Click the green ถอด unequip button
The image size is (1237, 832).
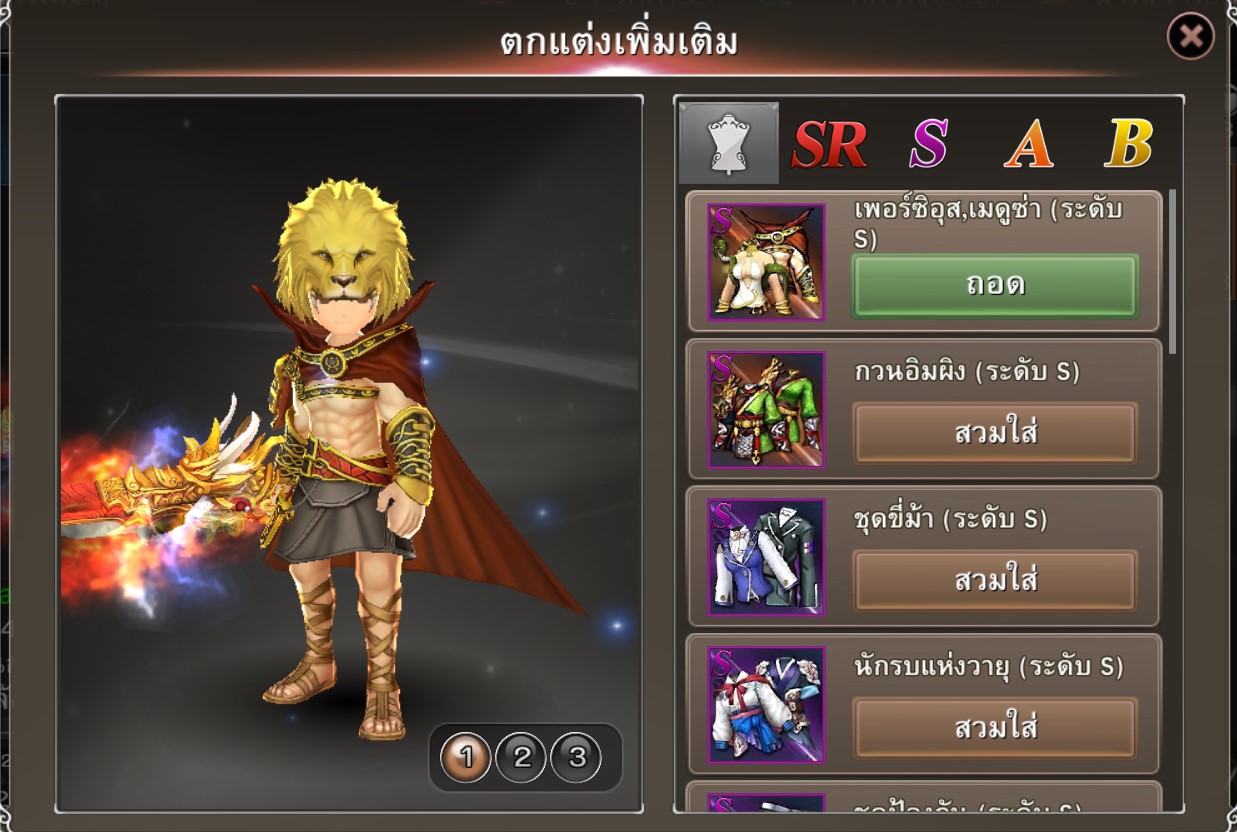[x=995, y=286]
